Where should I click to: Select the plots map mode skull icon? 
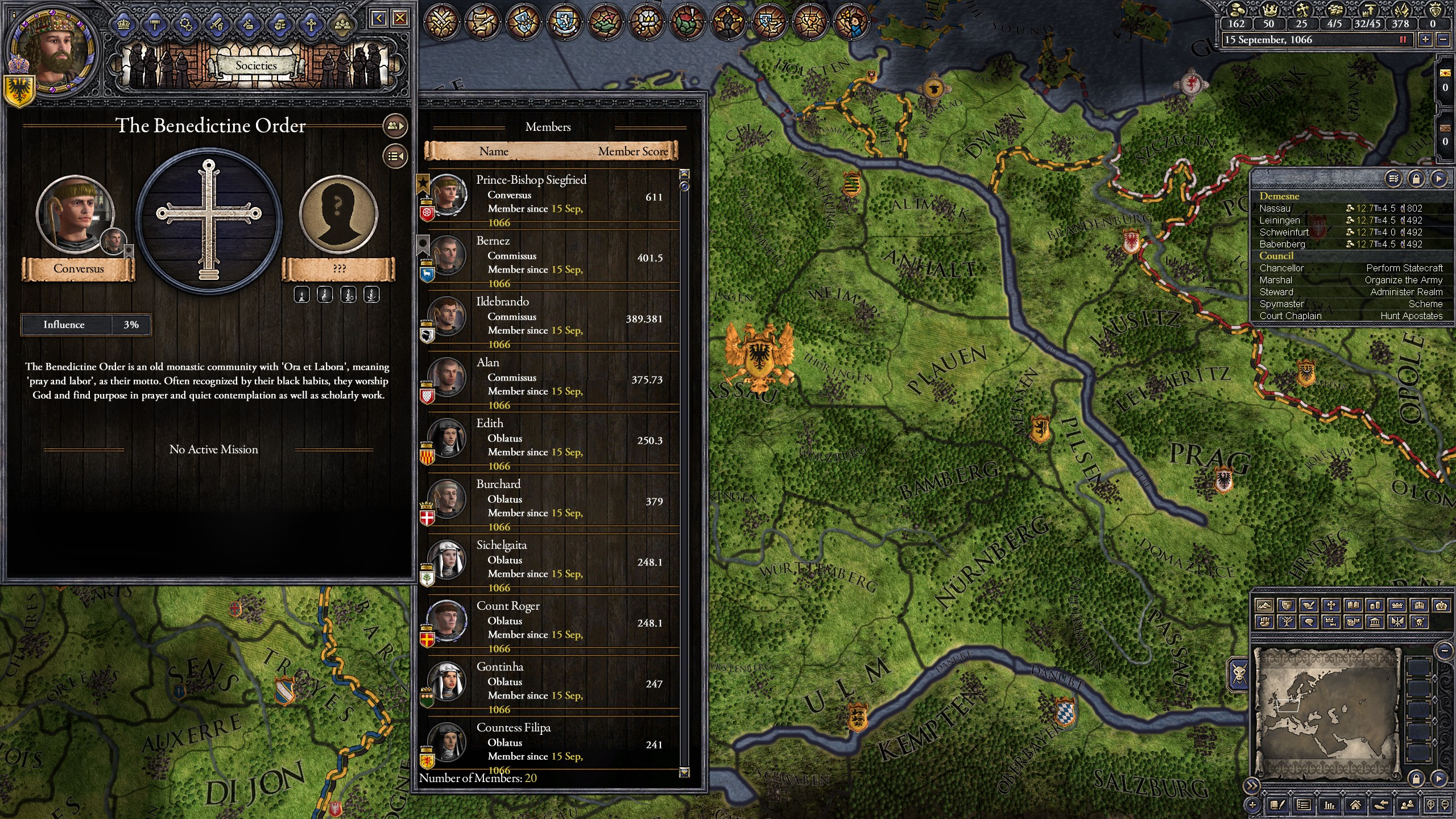(1419, 623)
